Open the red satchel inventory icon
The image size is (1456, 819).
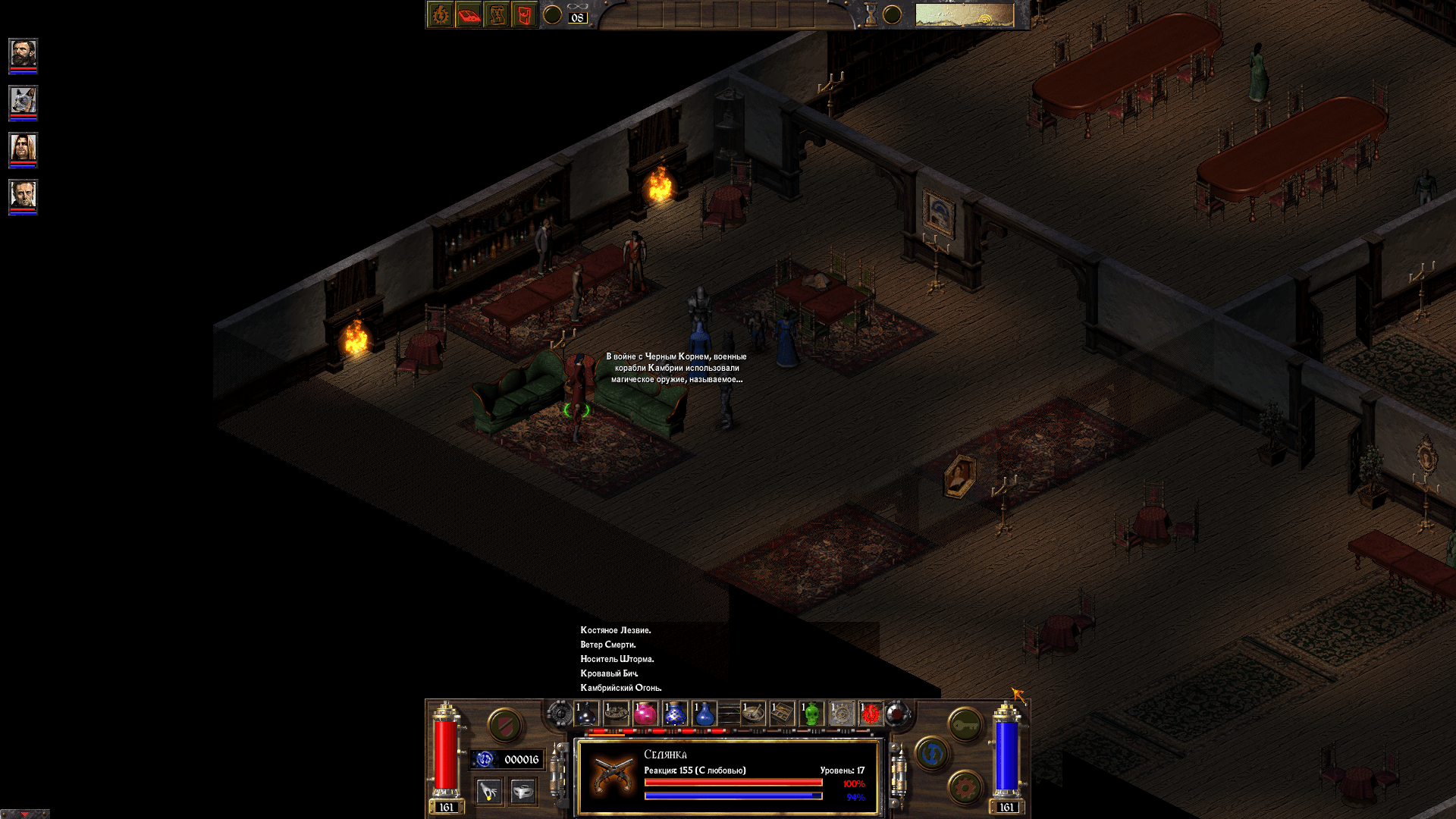[x=524, y=14]
